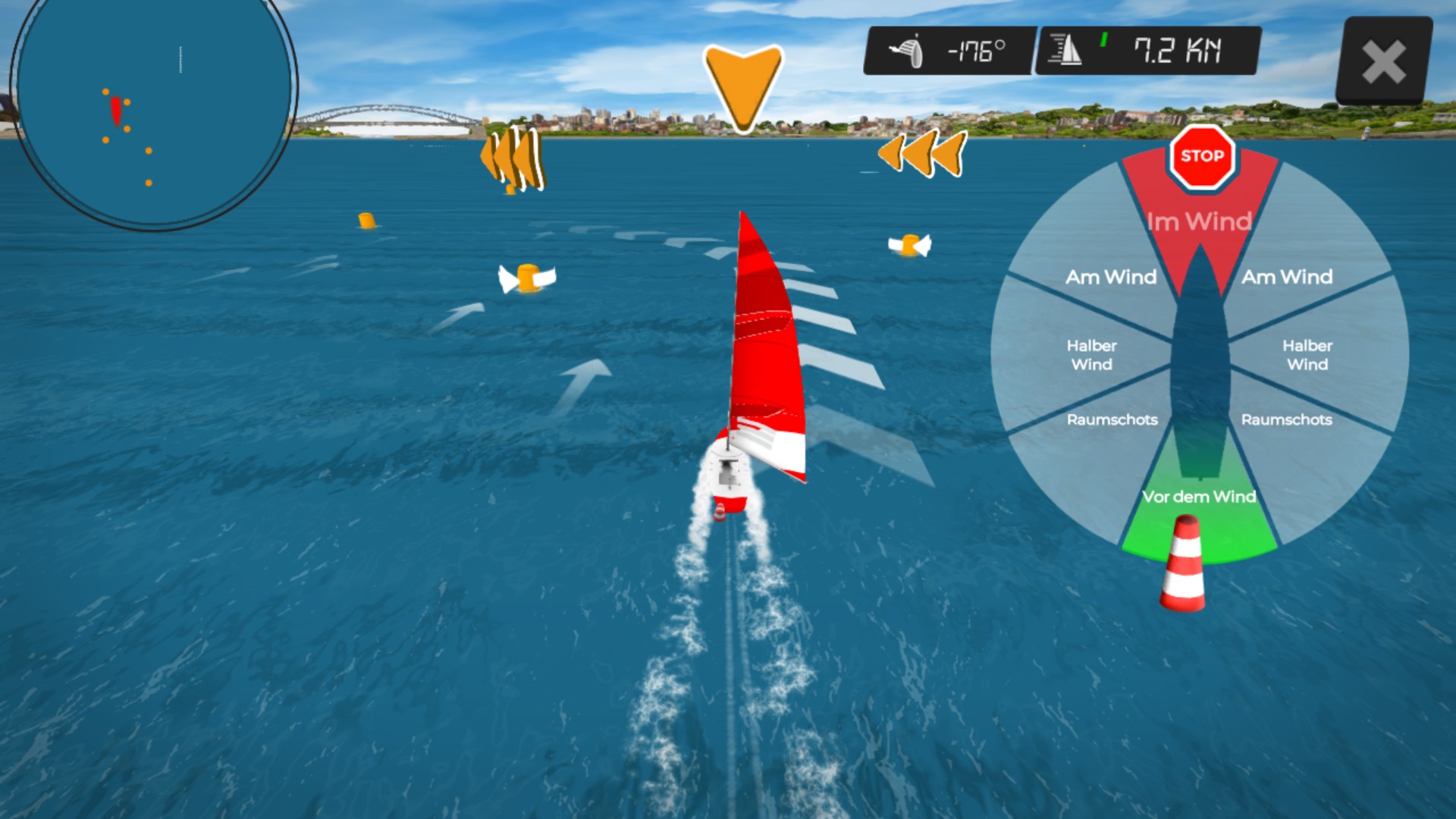The width and height of the screenshot is (1456, 819).
Task: Pick Raumschots on the wheel's right side
Action: click(x=1286, y=420)
